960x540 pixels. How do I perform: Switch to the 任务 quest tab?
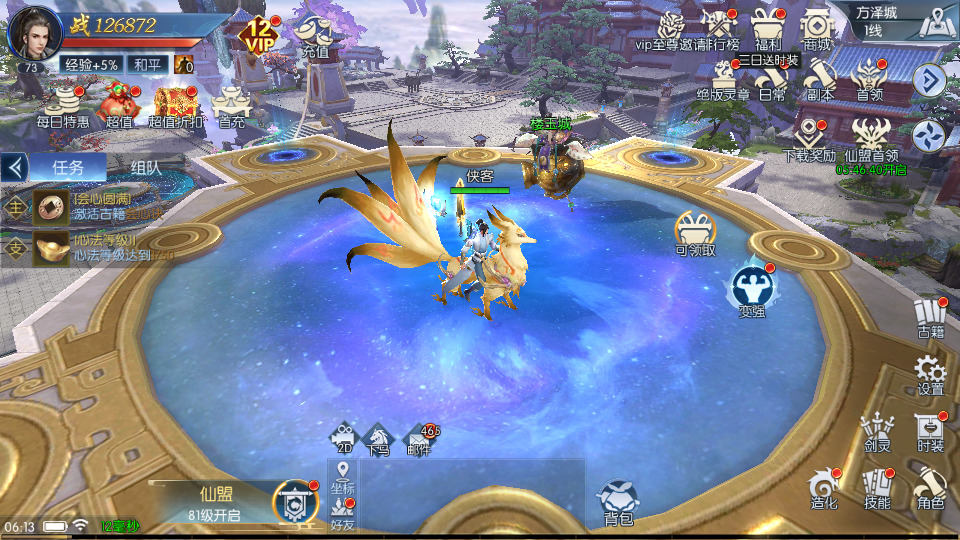point(66,167)
